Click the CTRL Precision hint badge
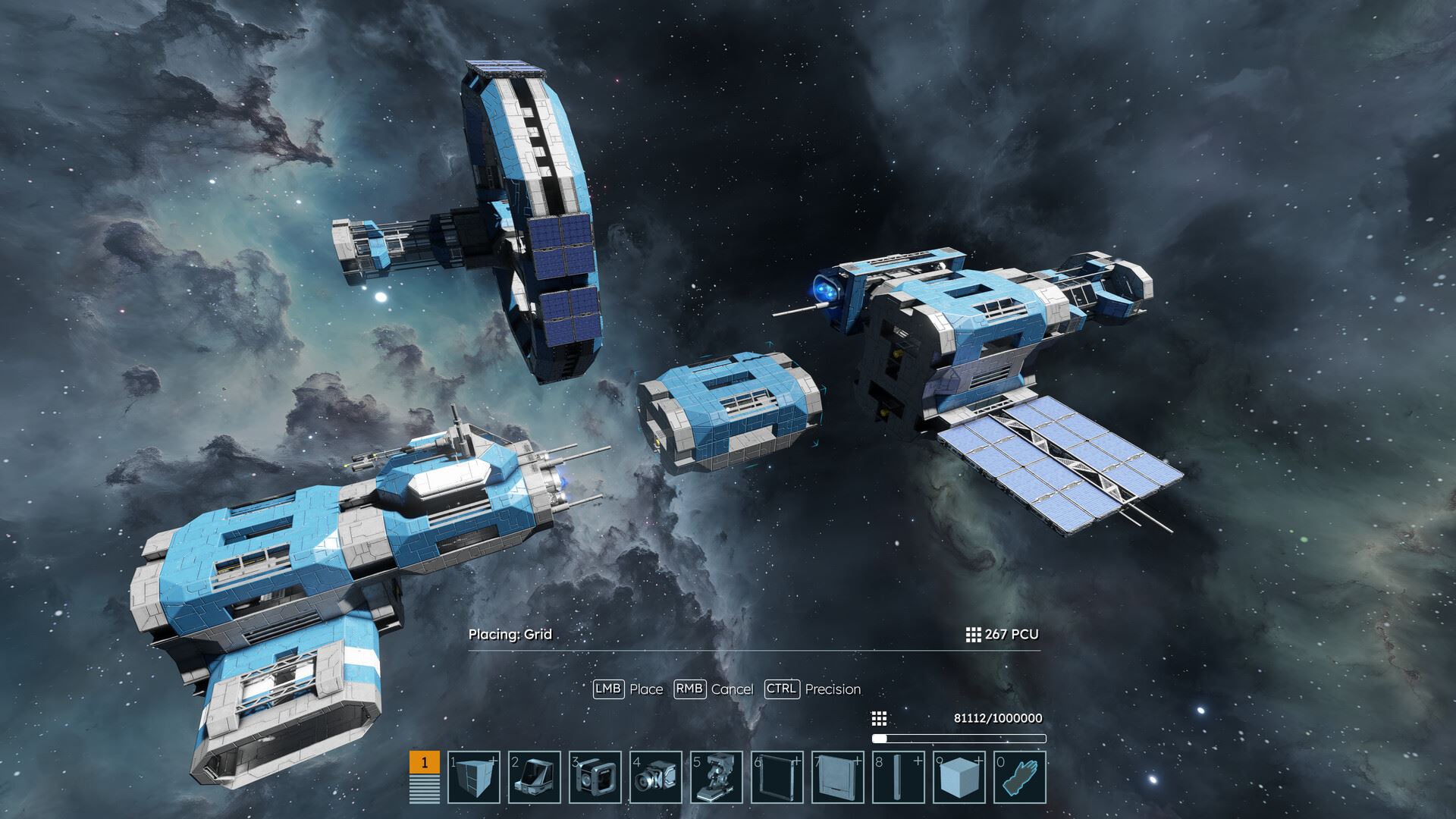This screenshot has width=1456, height=819. click(783, 690)
